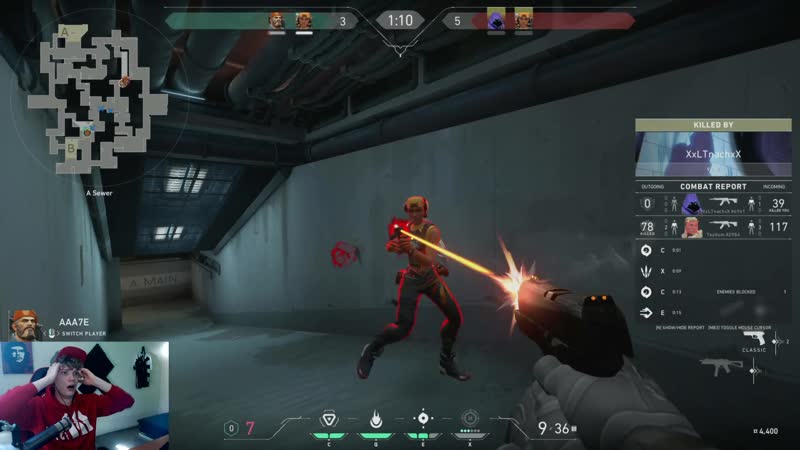Trigger the Orbital Strike ultimate icon
The width and height of the screenshot is (800, 450).
pyautogui.click(x=470, y=418)
